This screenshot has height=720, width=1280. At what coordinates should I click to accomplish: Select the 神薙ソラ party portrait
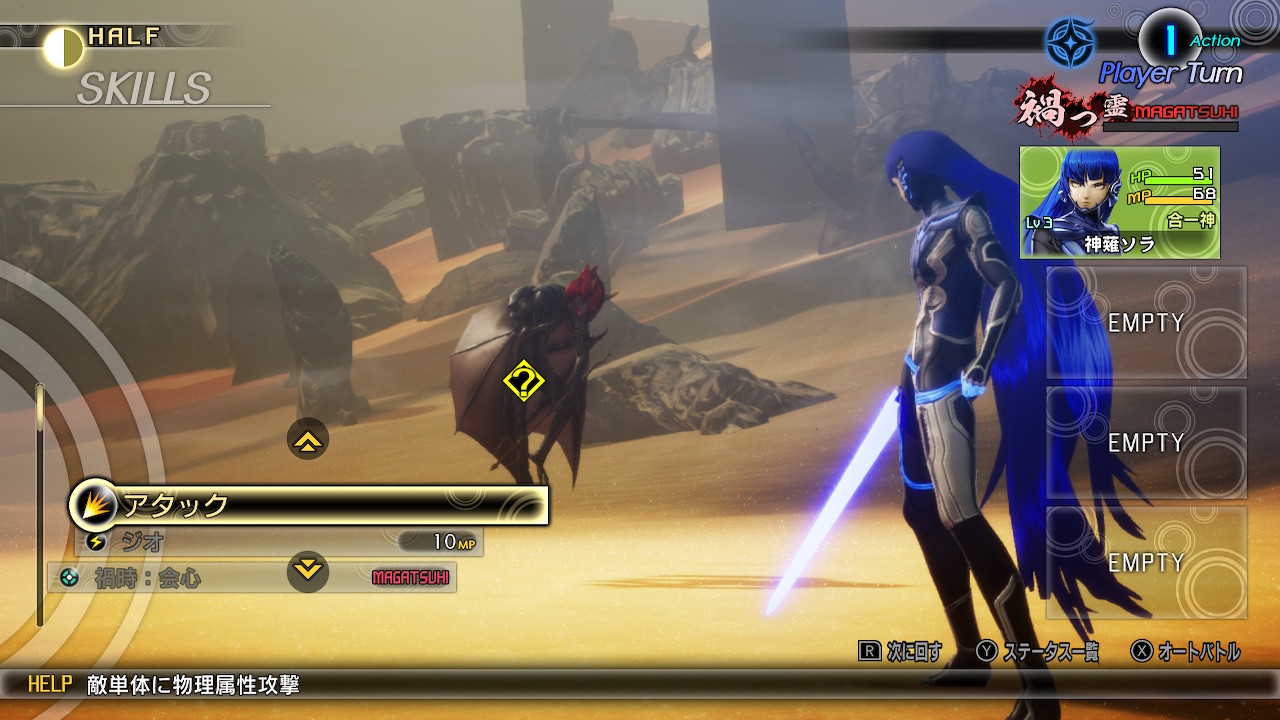click(1119, 203)
